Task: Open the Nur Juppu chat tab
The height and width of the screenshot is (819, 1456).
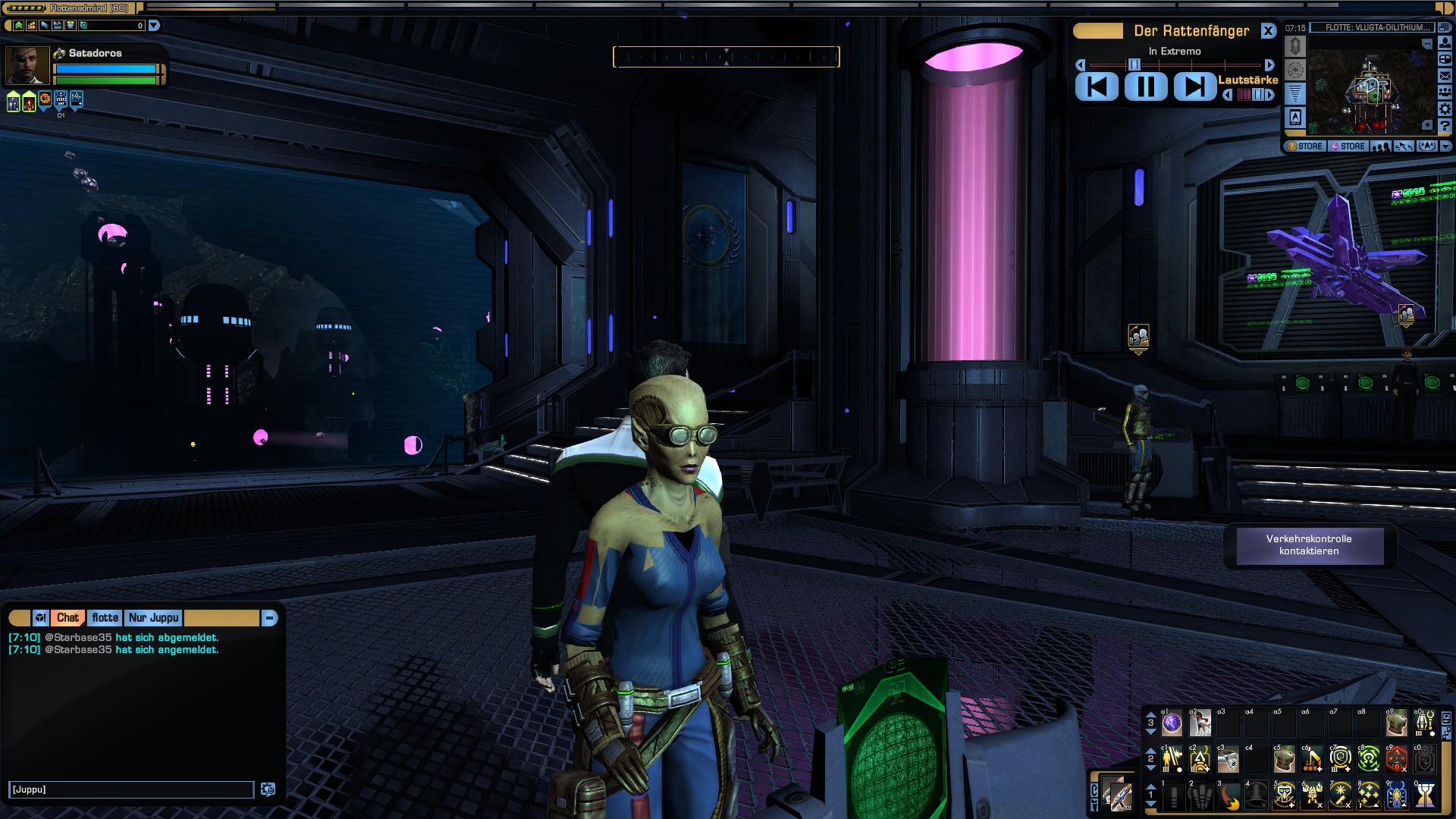Action: tap(153, 618)
